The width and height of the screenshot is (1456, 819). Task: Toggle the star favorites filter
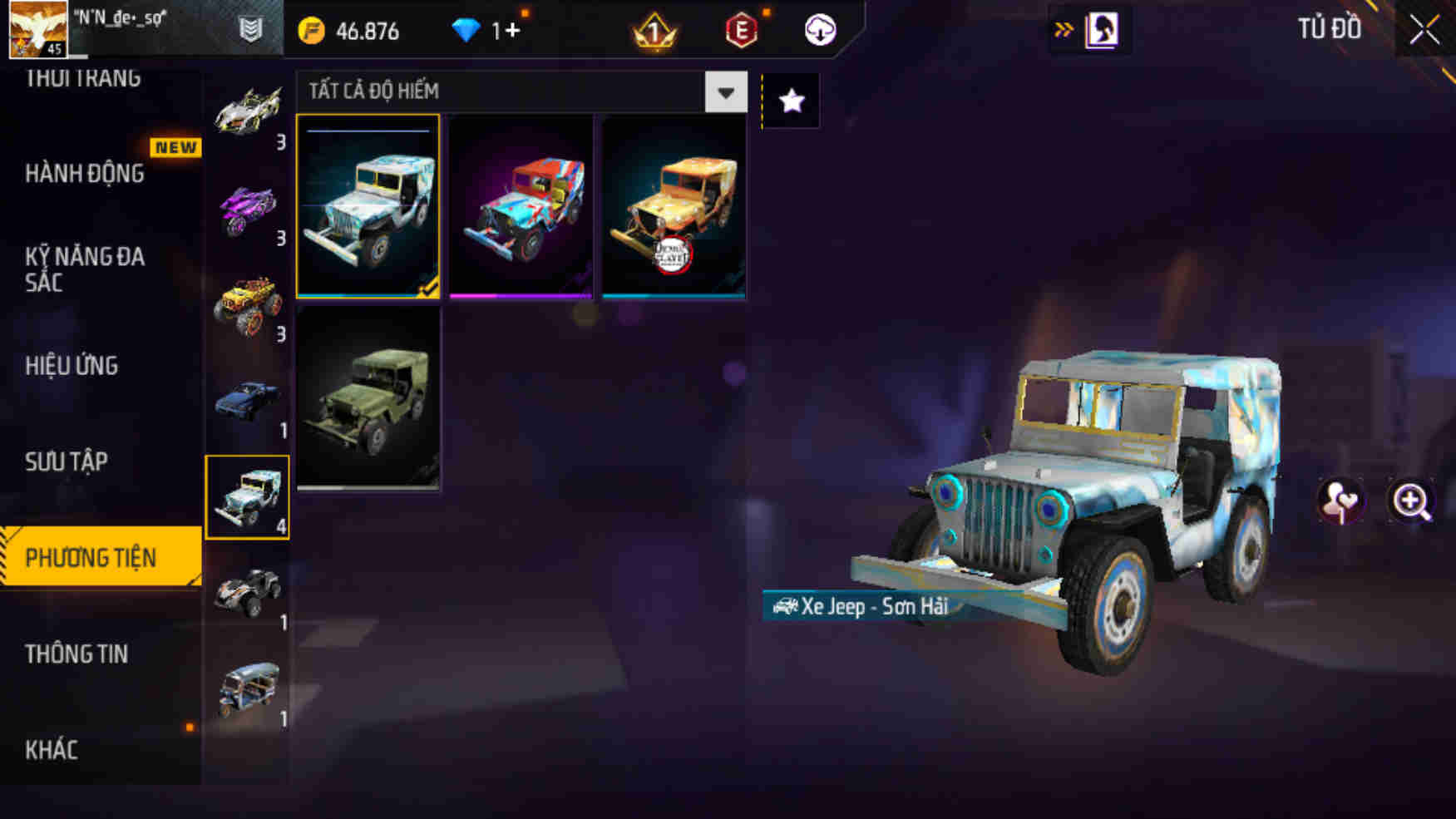point(791,101)
